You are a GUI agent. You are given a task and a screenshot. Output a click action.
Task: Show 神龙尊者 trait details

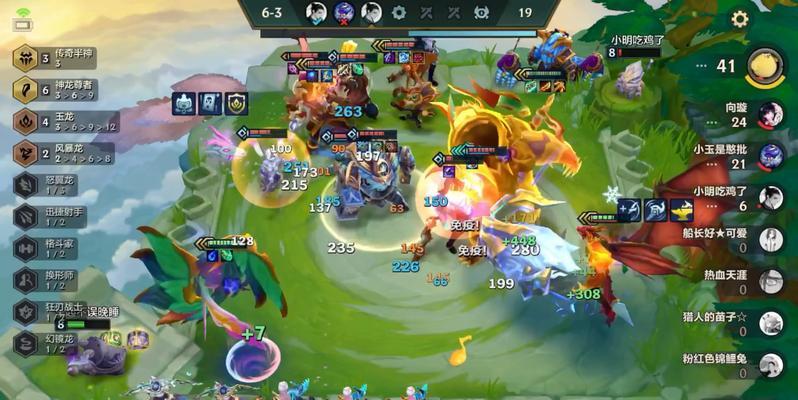tap(60, 90)
